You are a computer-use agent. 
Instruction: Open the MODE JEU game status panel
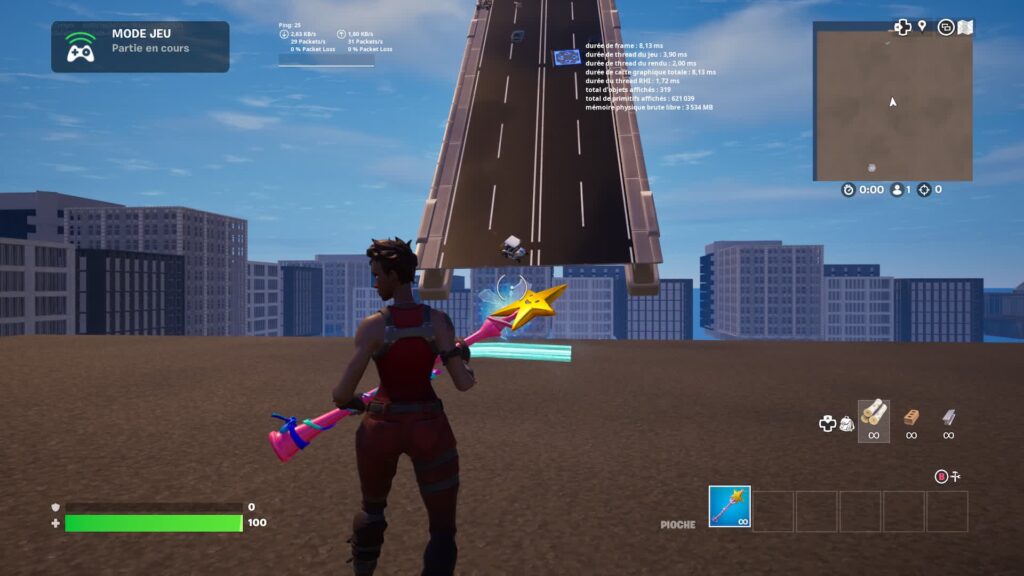pos(140,47)
